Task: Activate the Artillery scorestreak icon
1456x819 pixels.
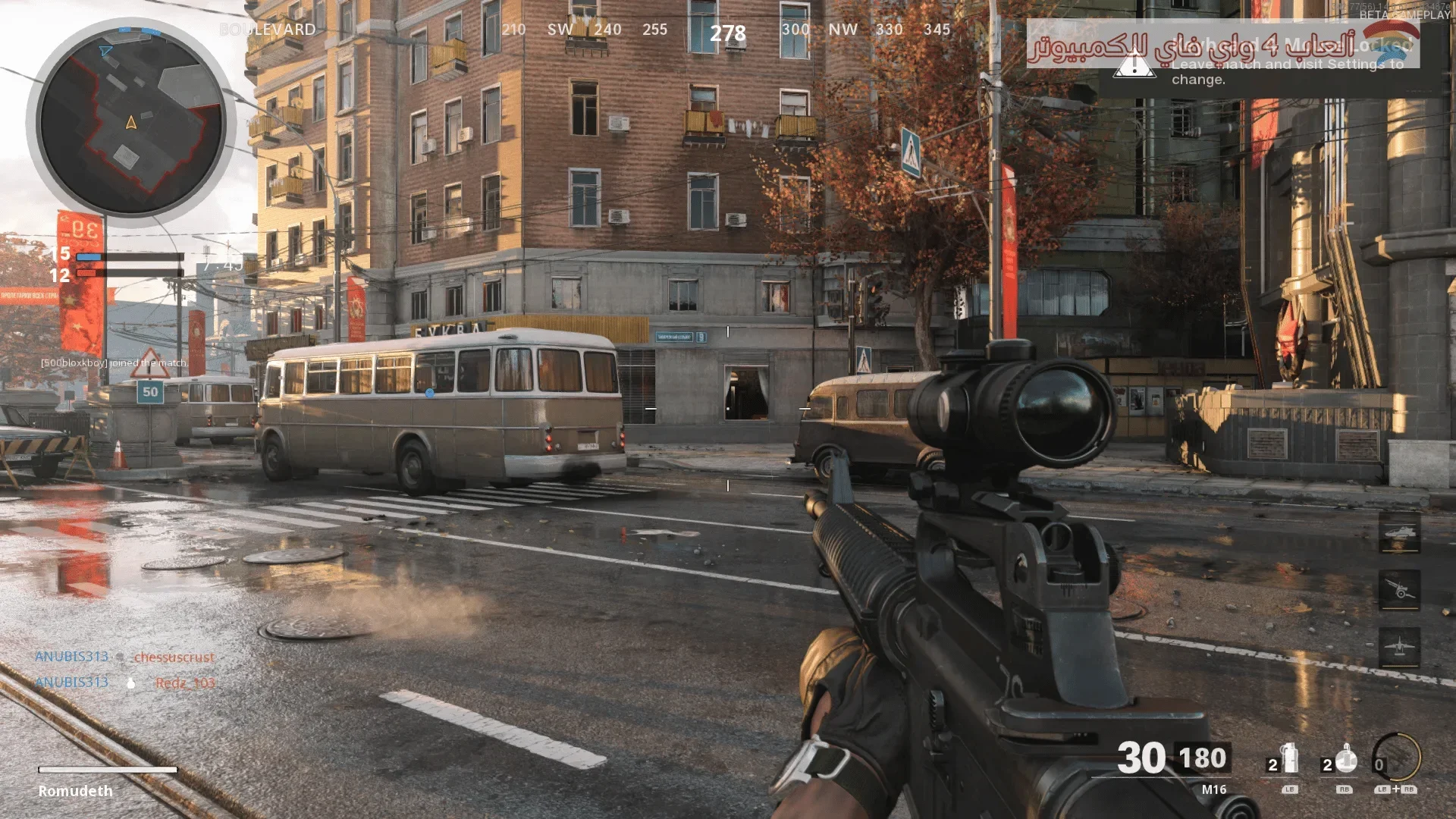Action: click(x=1399, y=589)
